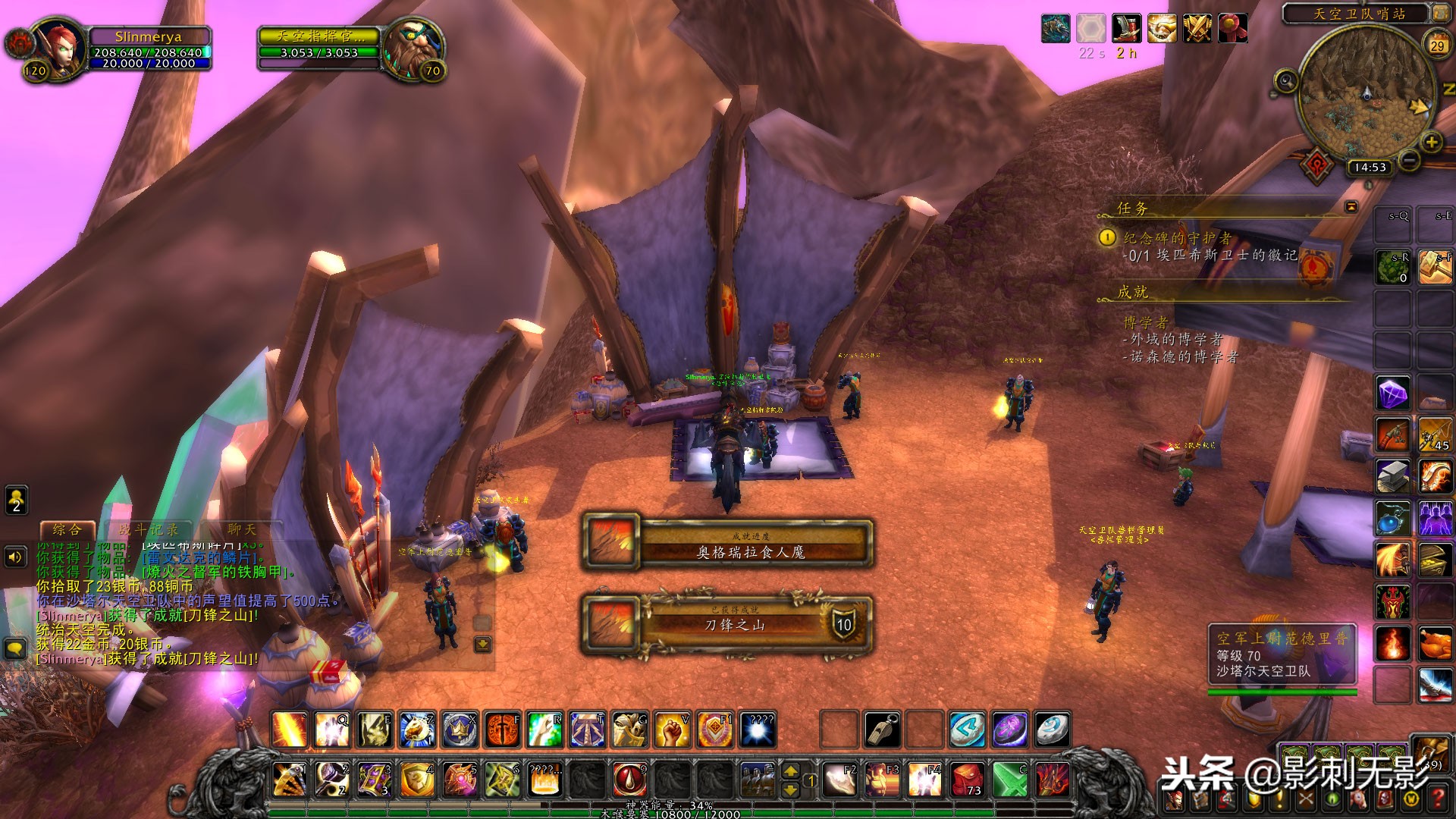Open the calendar showing day 29

click(x=1437, y=45)
